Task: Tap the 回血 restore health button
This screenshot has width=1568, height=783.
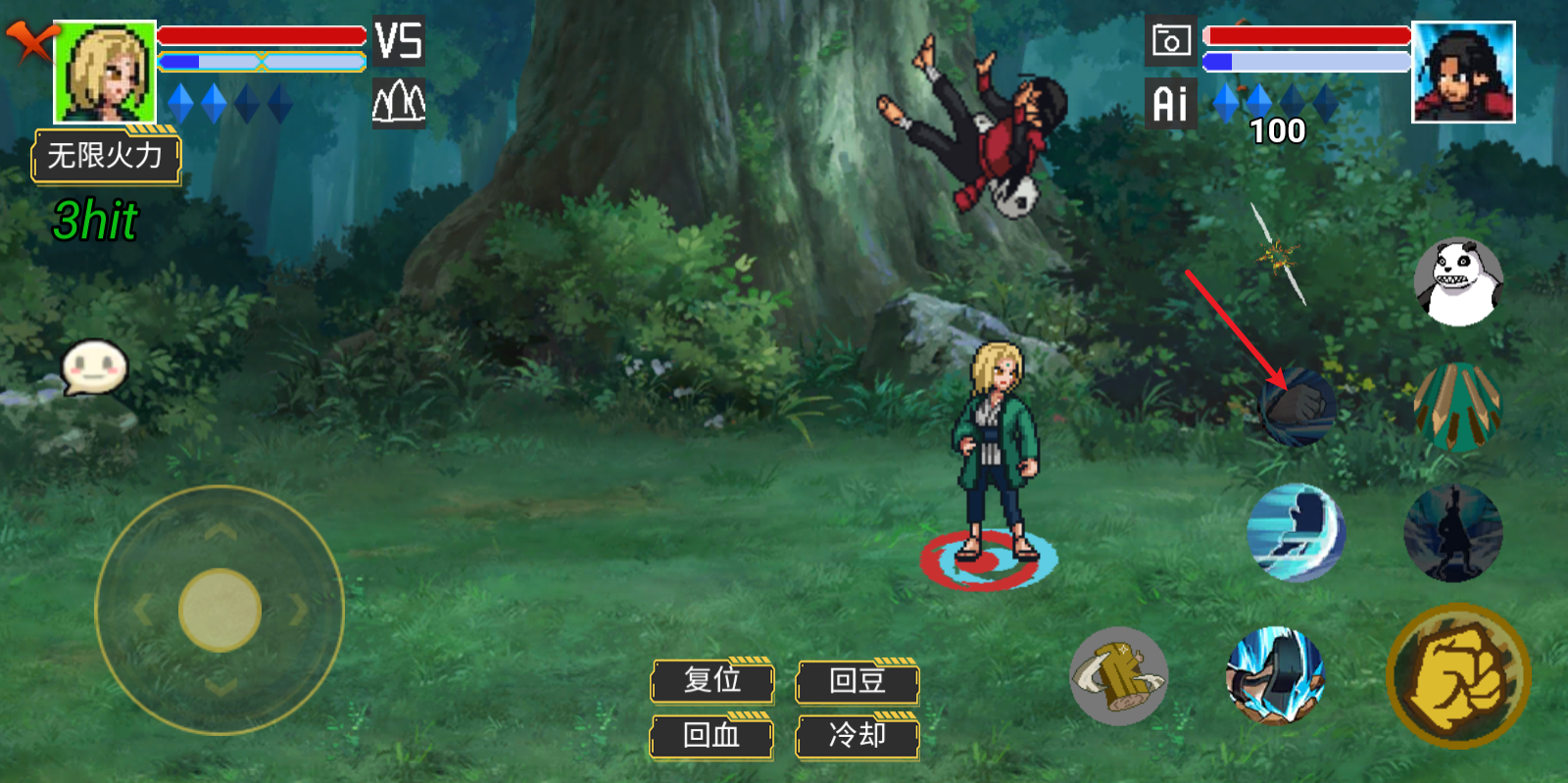Action: pos(711,736)
